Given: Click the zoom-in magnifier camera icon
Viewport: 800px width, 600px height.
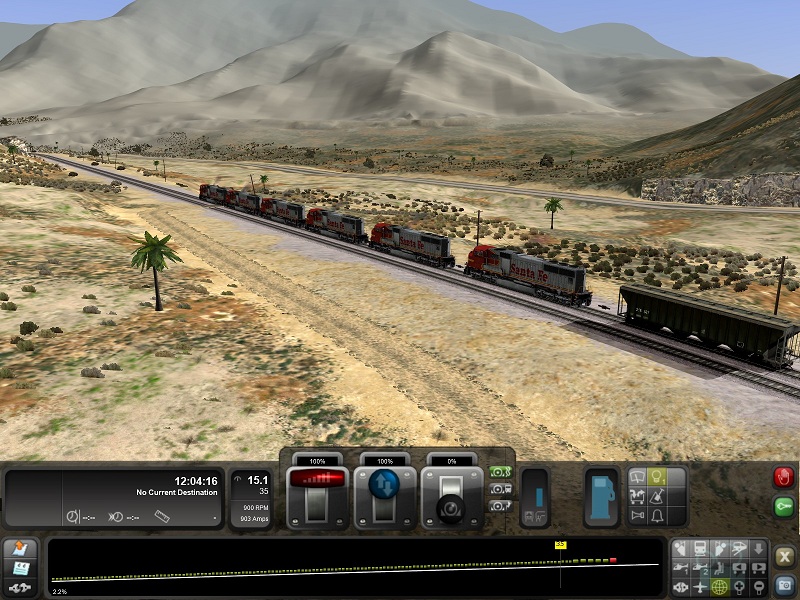Looking at the screenshot, I should point(741,586).
